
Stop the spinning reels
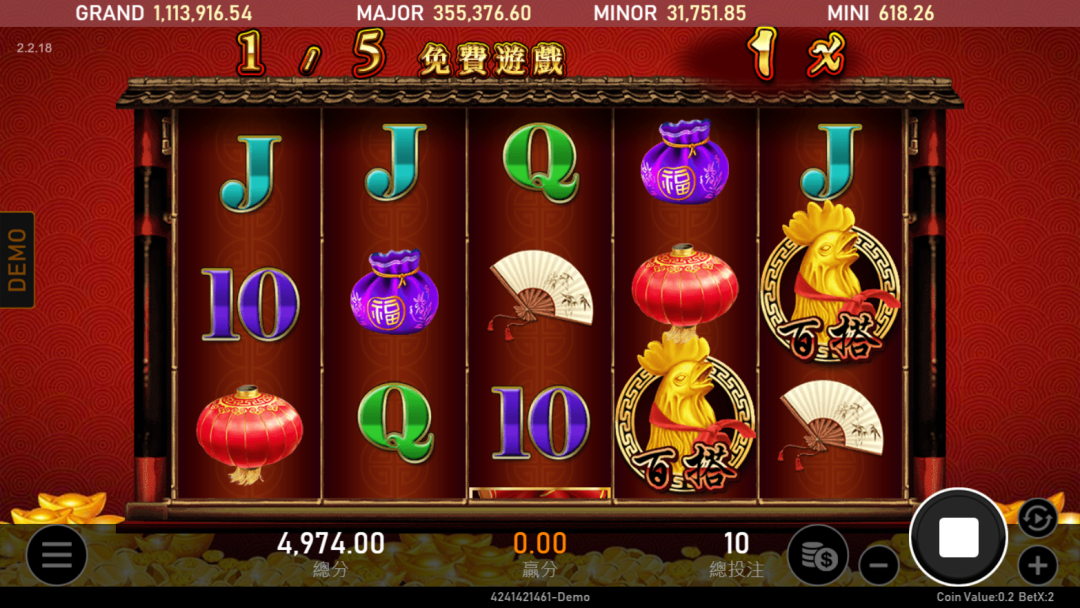(958, 538)
